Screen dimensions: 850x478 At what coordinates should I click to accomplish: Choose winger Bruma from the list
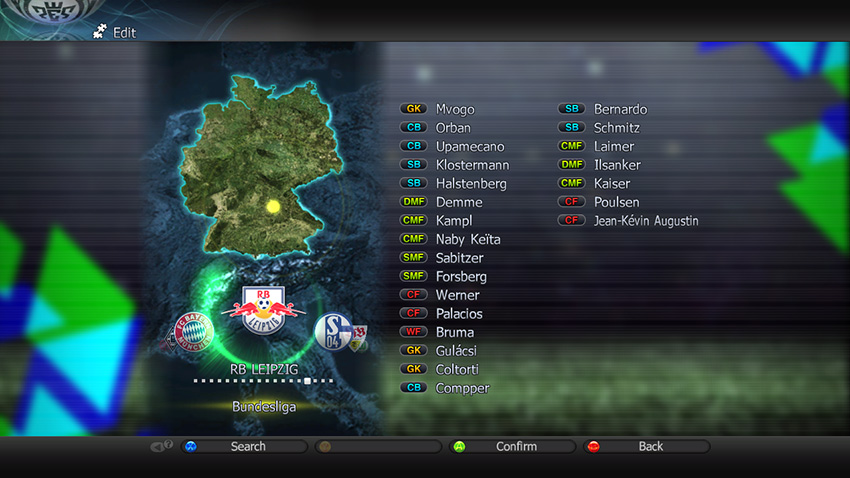[x=455, y=333]
